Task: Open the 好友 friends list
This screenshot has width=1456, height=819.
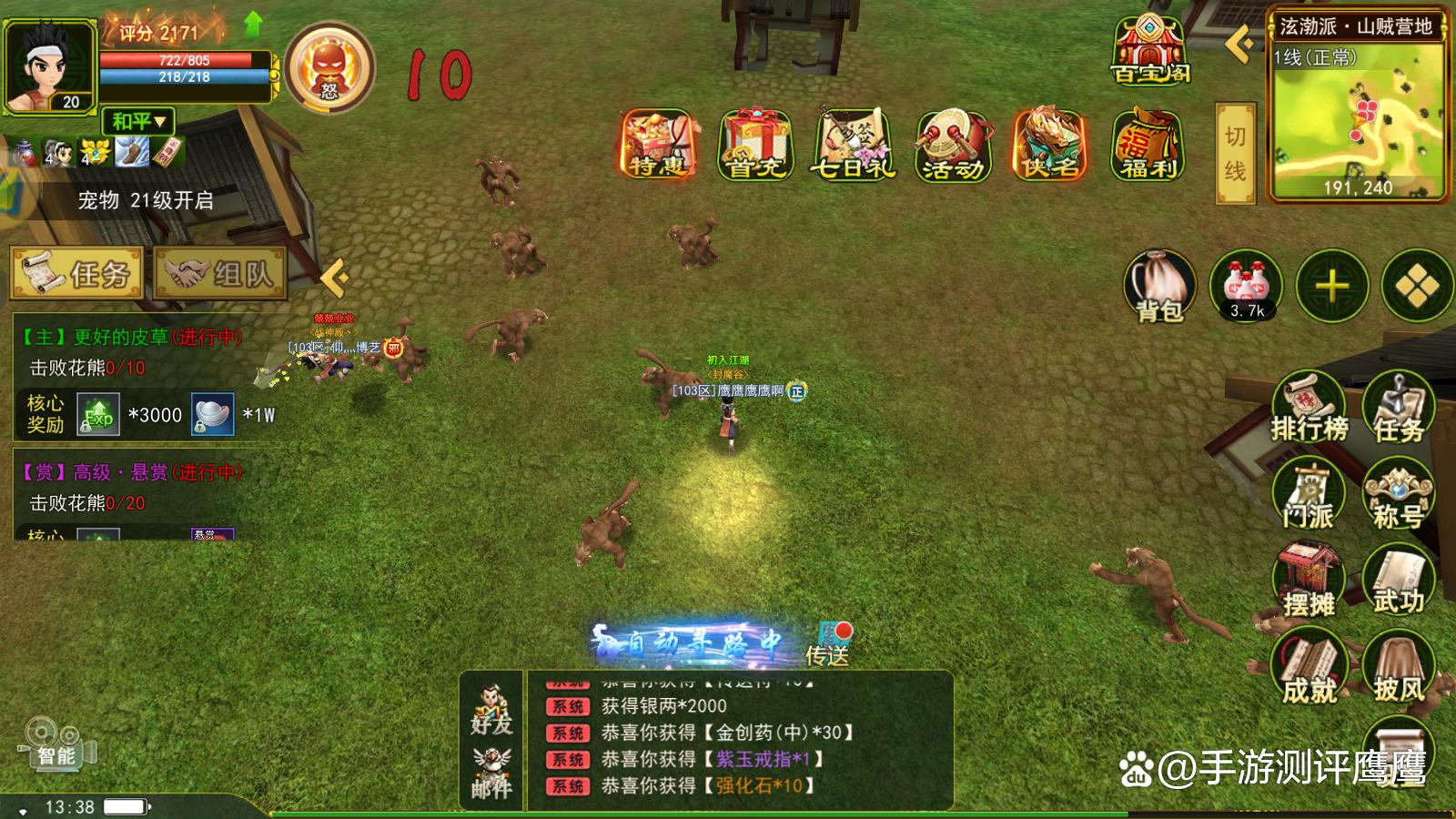Action: click(x=491, y=711)
